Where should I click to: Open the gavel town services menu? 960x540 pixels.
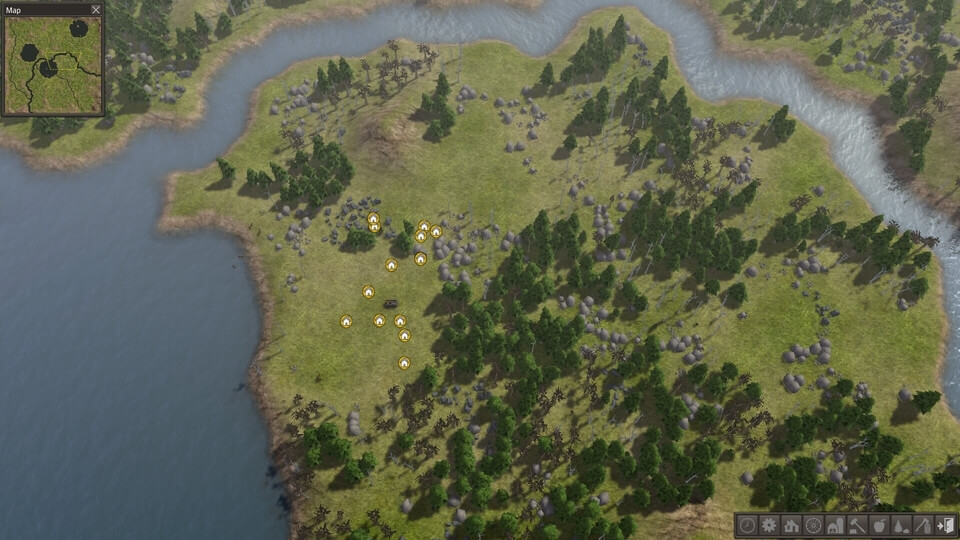tap(857, 525)
